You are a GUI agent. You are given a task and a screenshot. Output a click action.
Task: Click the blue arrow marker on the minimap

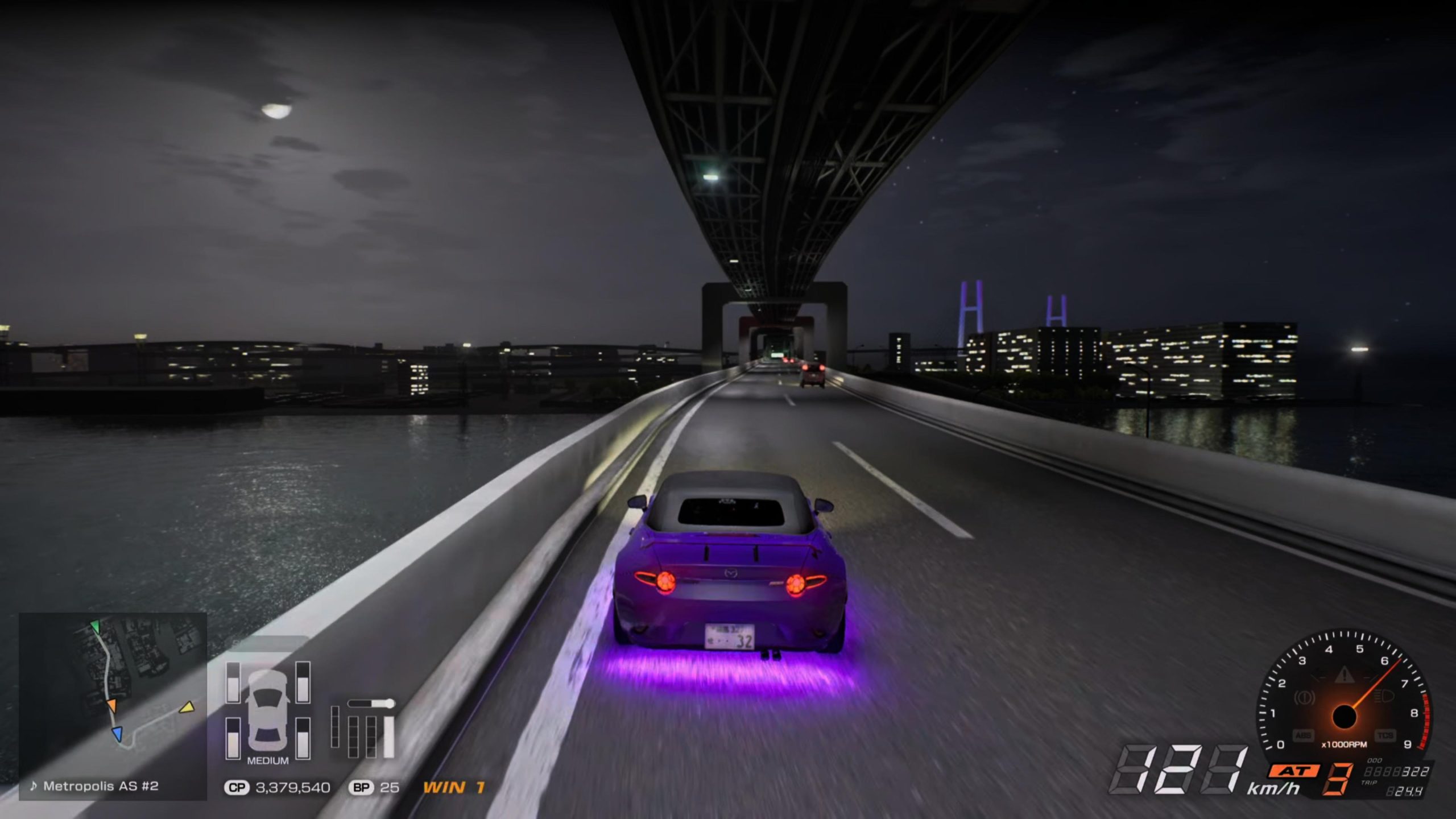(x=117, y=734)
